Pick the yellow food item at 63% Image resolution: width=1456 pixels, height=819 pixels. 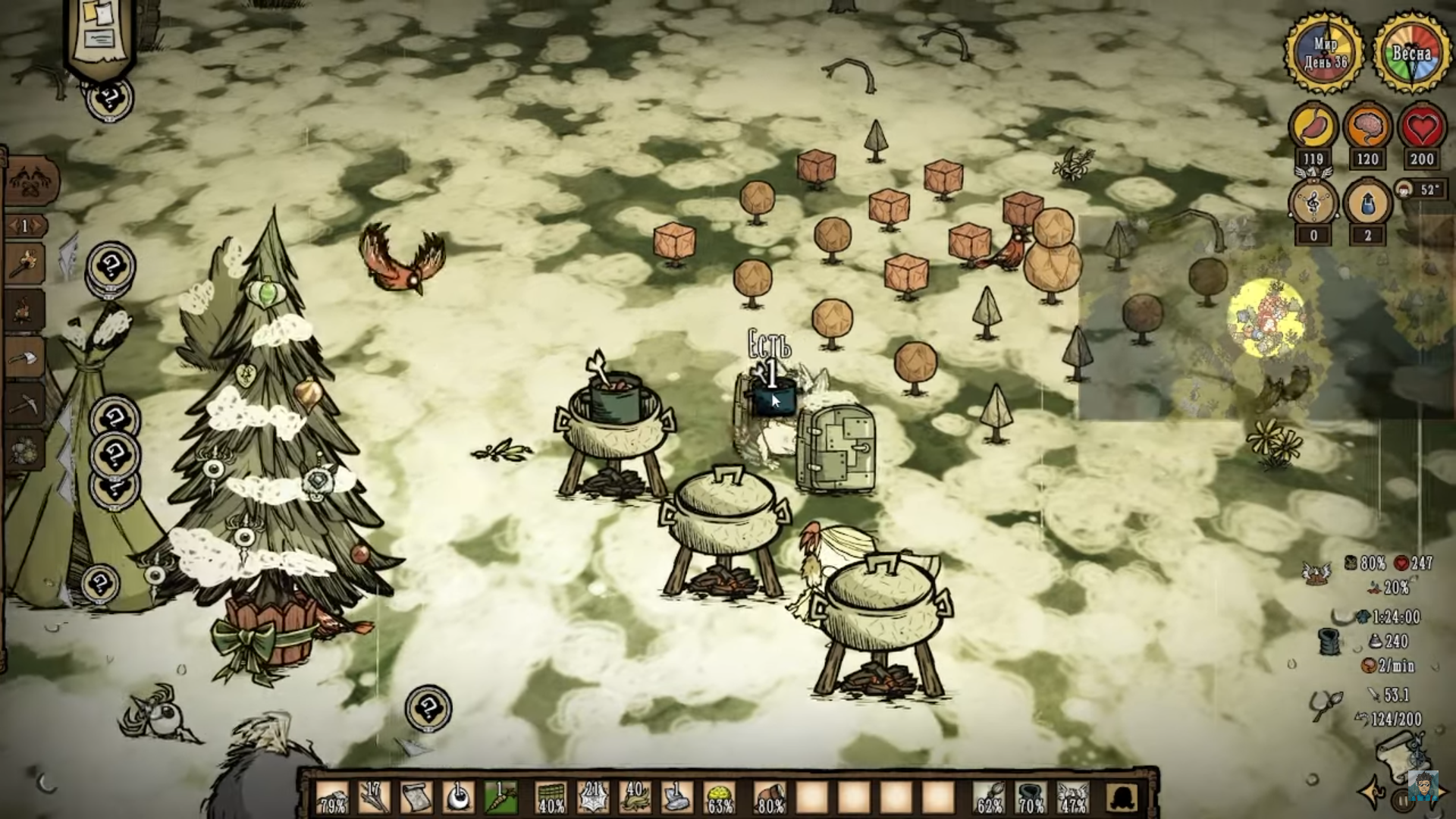(719, 797)
